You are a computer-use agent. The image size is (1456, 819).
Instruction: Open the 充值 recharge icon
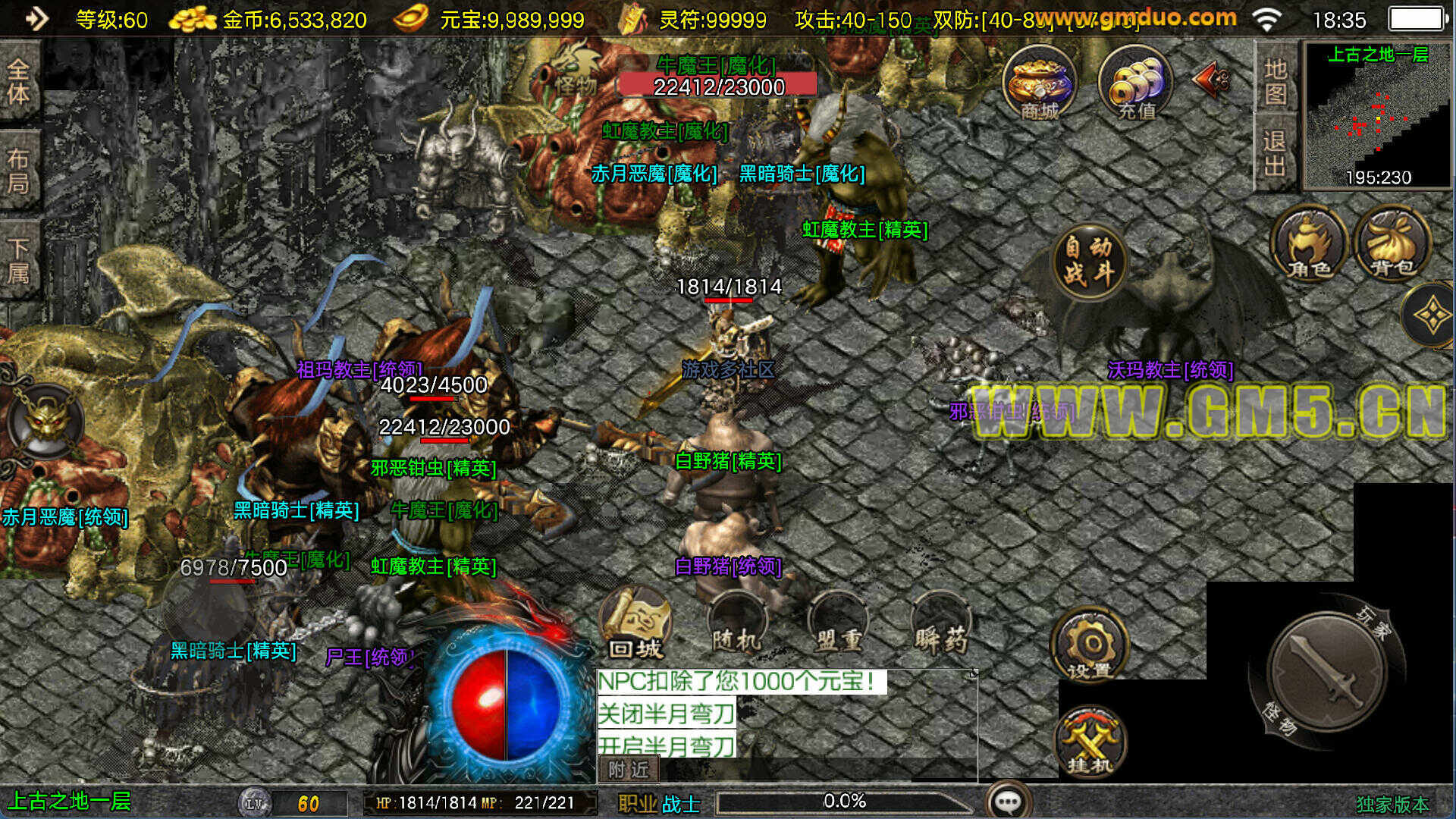click(x=1135, y=83)
